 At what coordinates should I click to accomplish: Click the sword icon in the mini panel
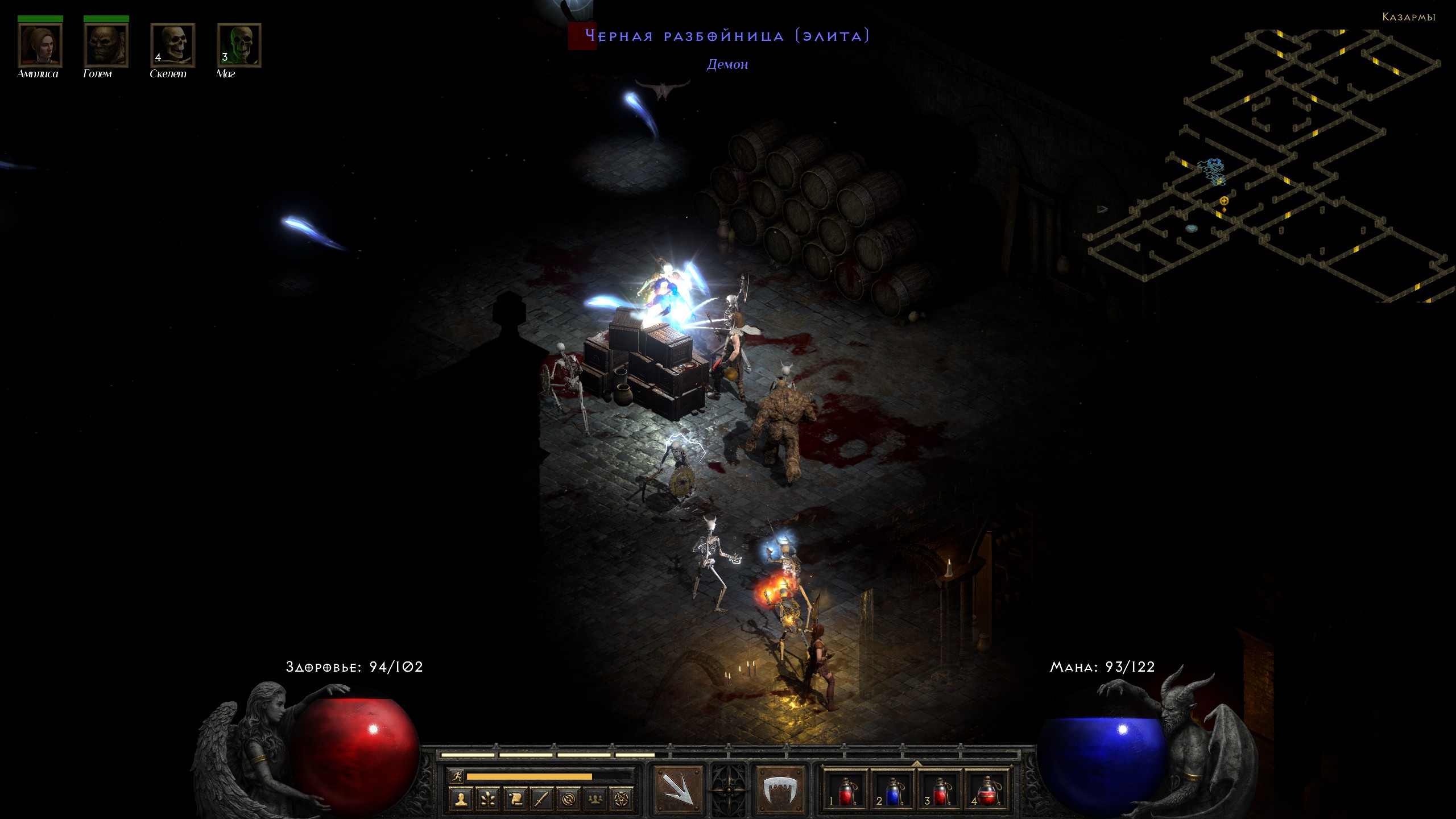(x=541, y=800)
